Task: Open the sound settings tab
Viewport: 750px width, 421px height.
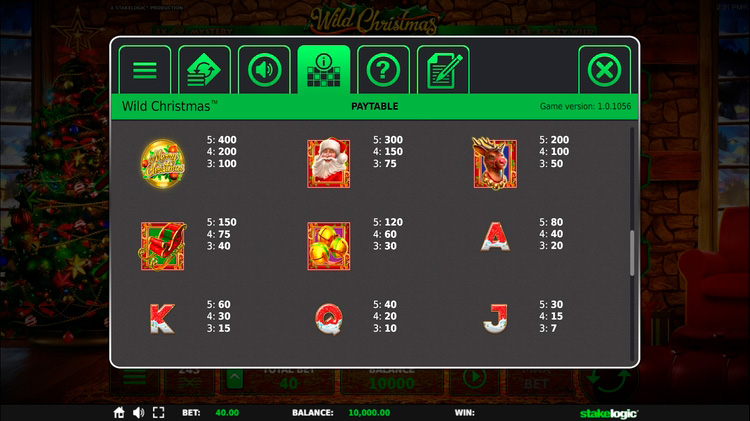Action: click(x=264, y=70)
